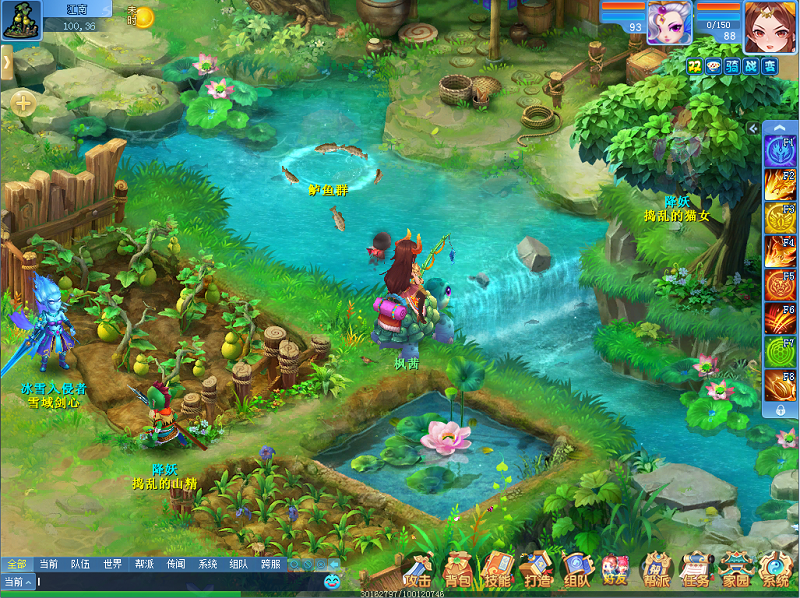Activate the F1 blue swirl skill

780,152
